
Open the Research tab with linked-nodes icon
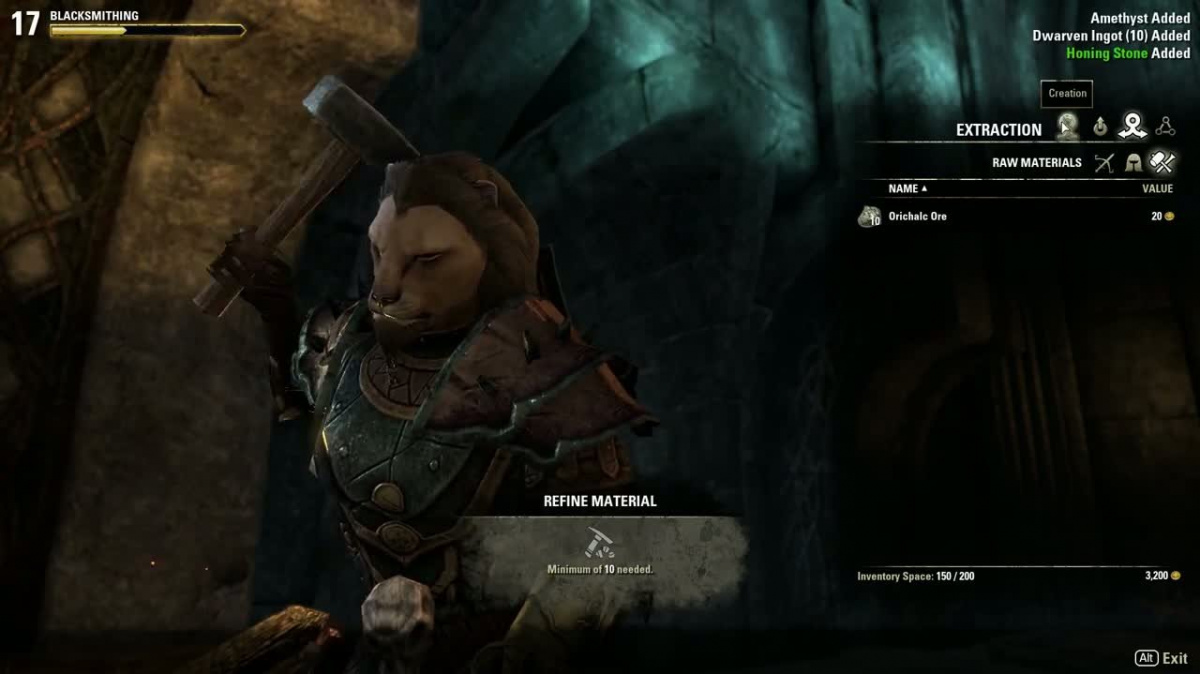click(x=1164, y=127)
